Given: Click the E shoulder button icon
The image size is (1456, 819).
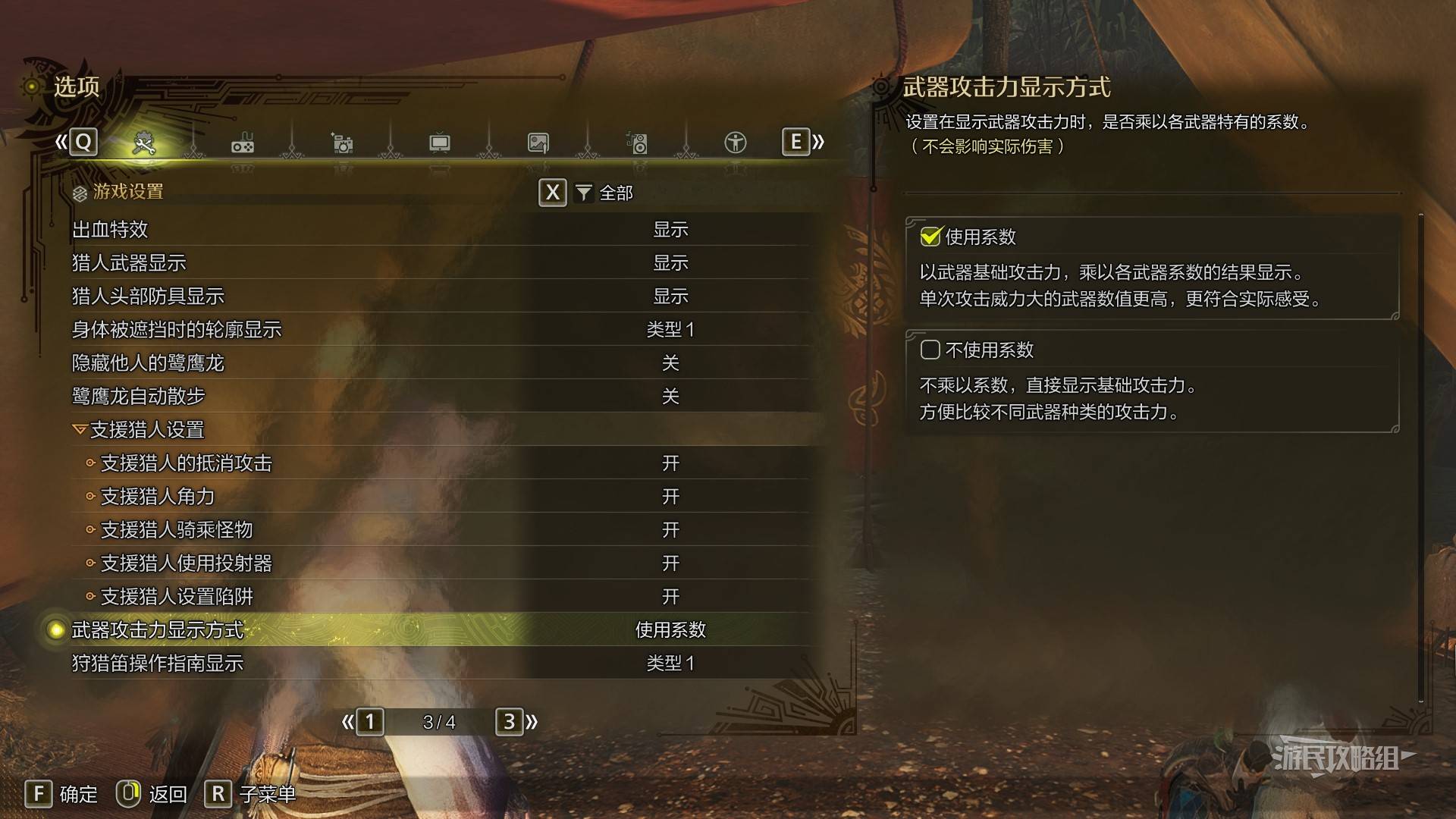Looking at the screenshot, I should [795, 142].
